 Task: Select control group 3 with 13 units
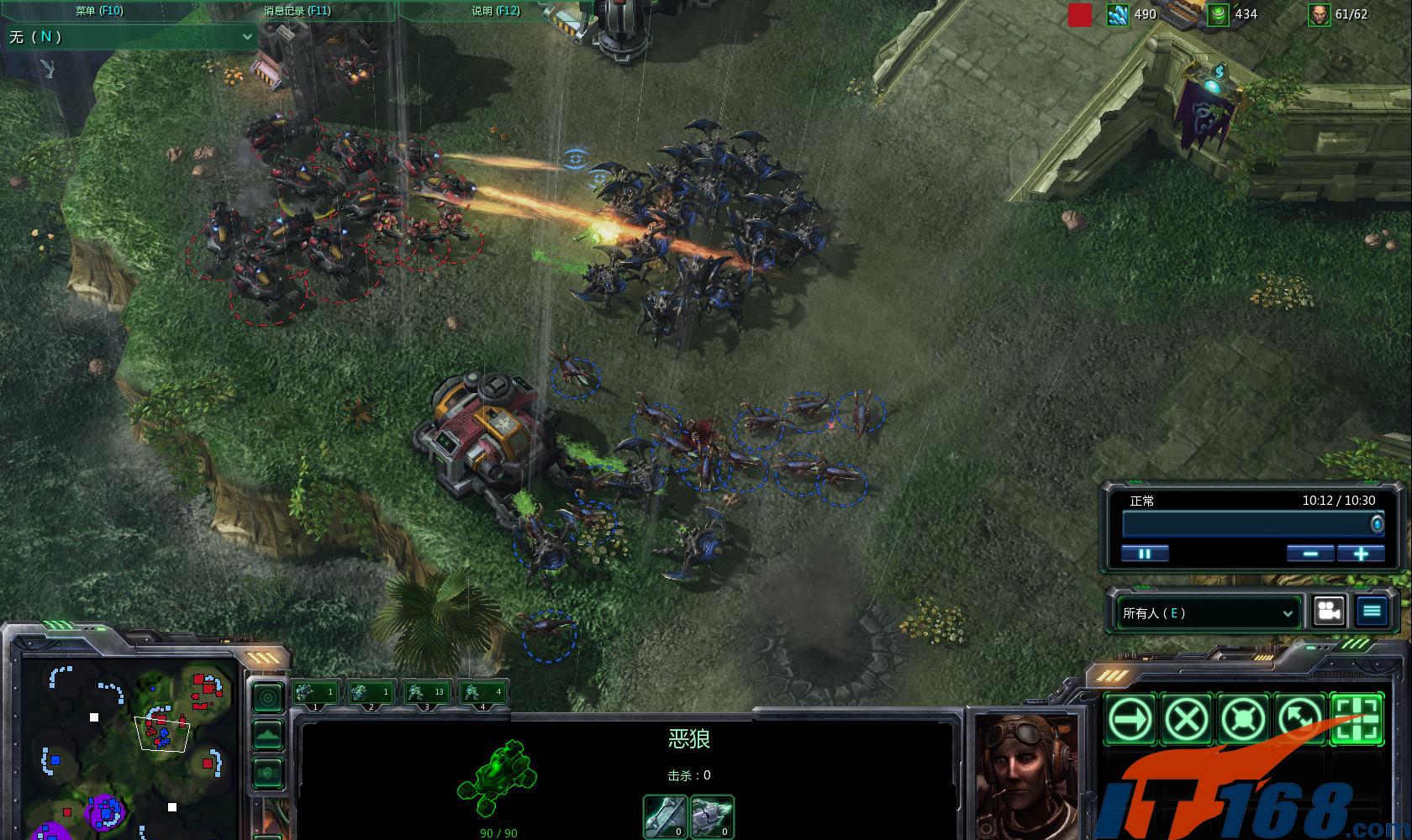click(x=427, y=693)
